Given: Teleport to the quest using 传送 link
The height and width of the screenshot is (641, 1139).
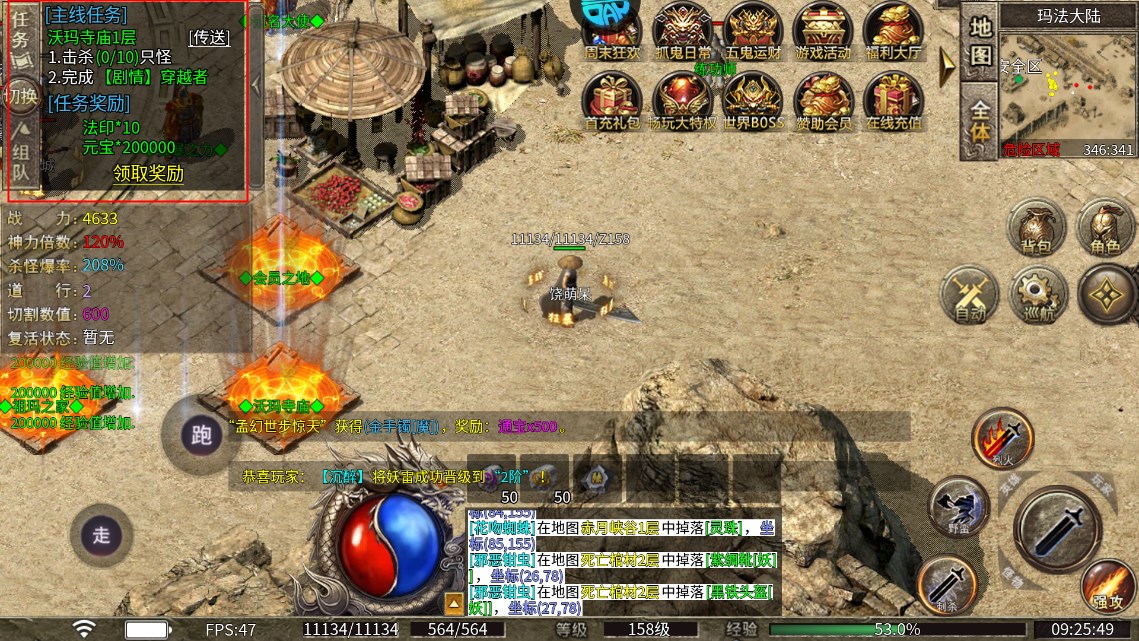Looking at the screenshot, I should pyautogui.click(x=209, y=37).
